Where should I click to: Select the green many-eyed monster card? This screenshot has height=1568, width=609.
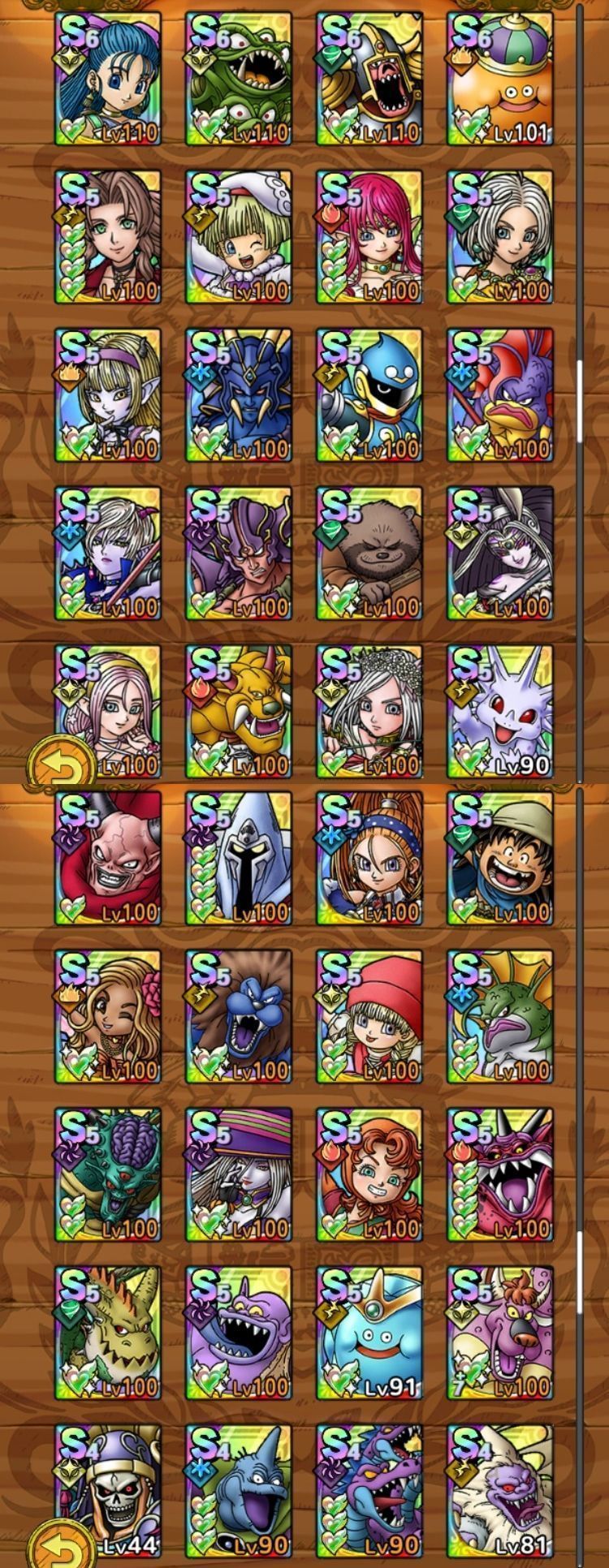coord(239,79)
